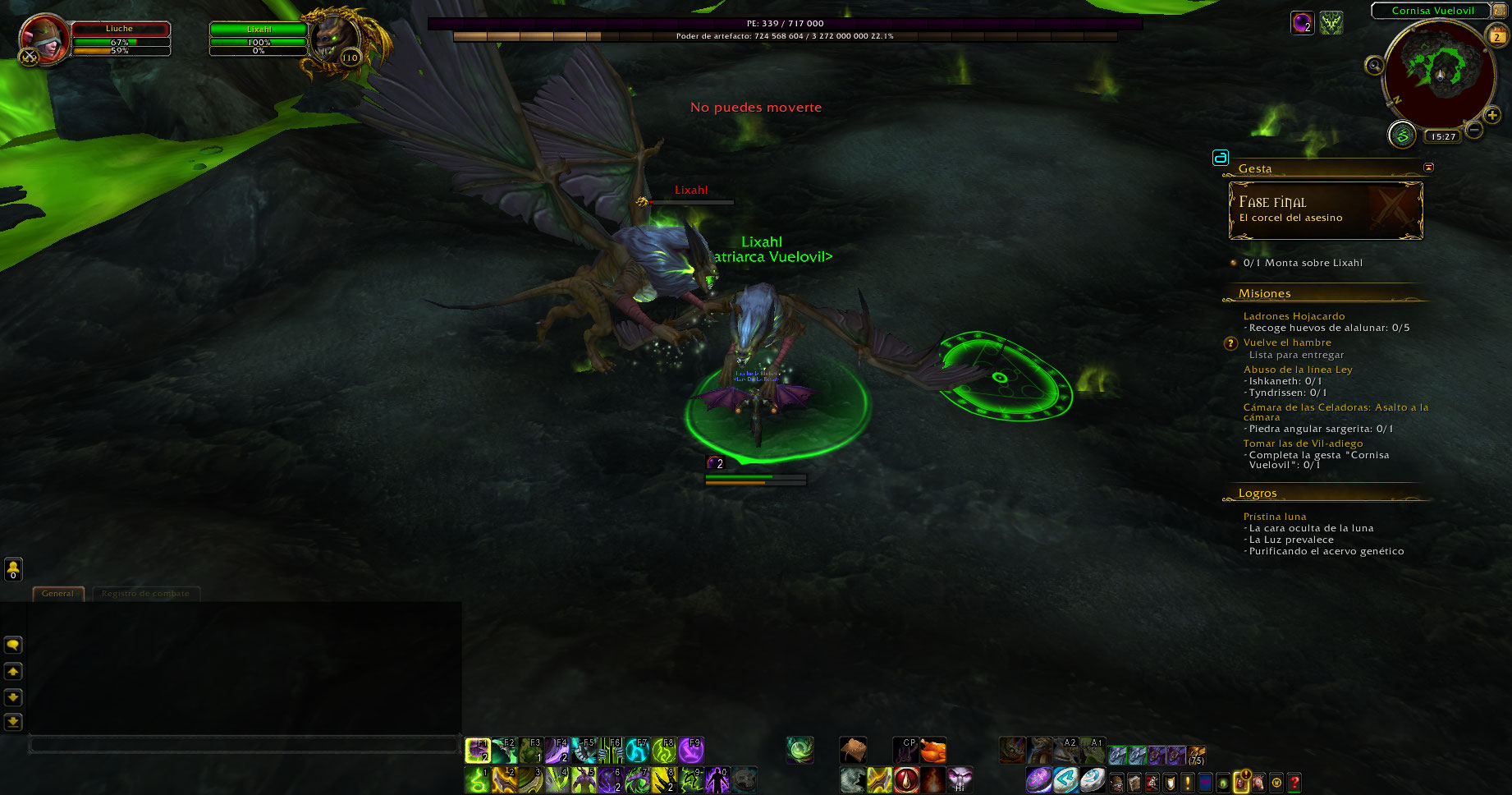
Task: Use the roast chicken food item
Action: 933,751
